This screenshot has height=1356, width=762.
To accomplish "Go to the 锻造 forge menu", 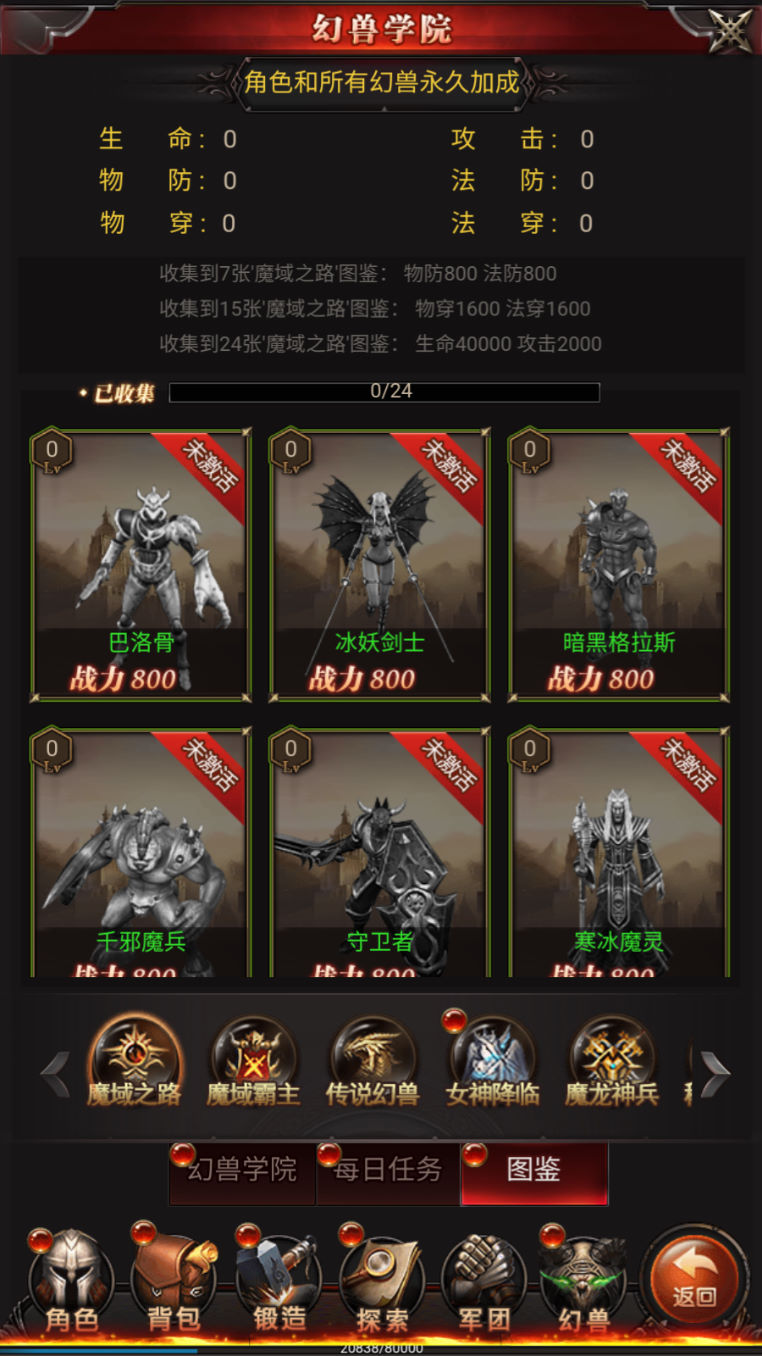I will pyautogui.click(x=278, y=1285).
